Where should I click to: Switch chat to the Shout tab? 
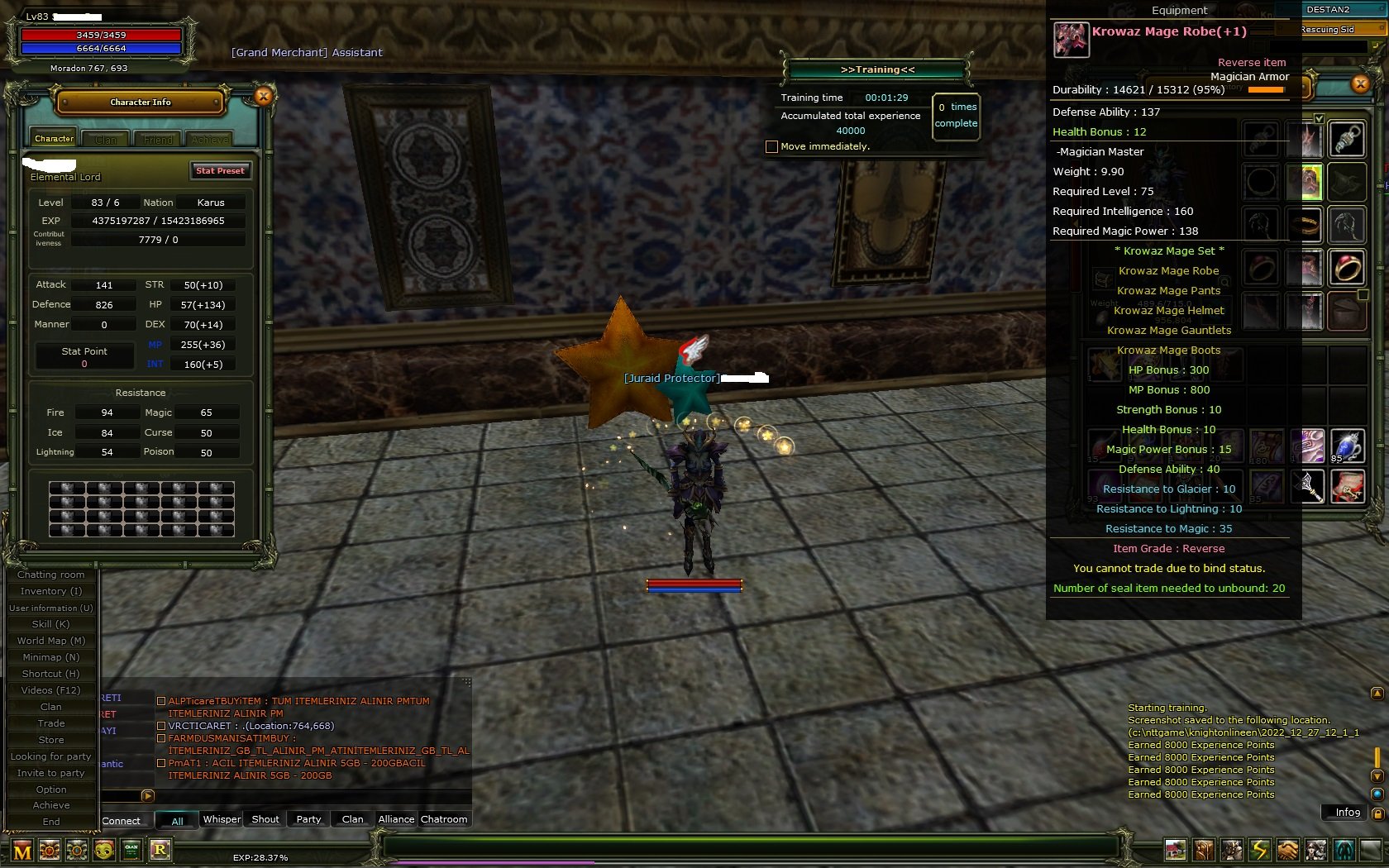point(265,819)
